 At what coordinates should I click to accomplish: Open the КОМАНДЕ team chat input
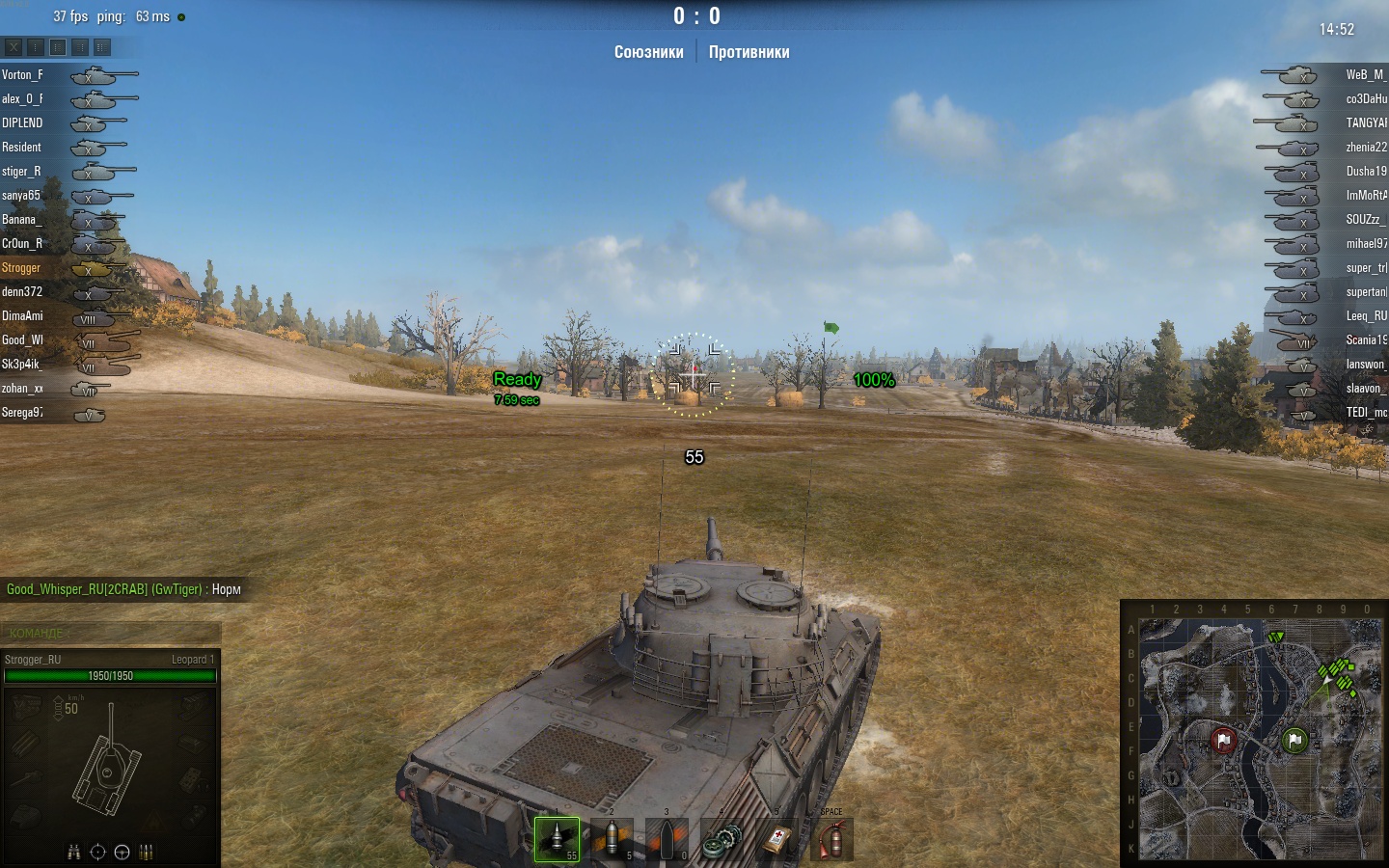coord(111,633)
